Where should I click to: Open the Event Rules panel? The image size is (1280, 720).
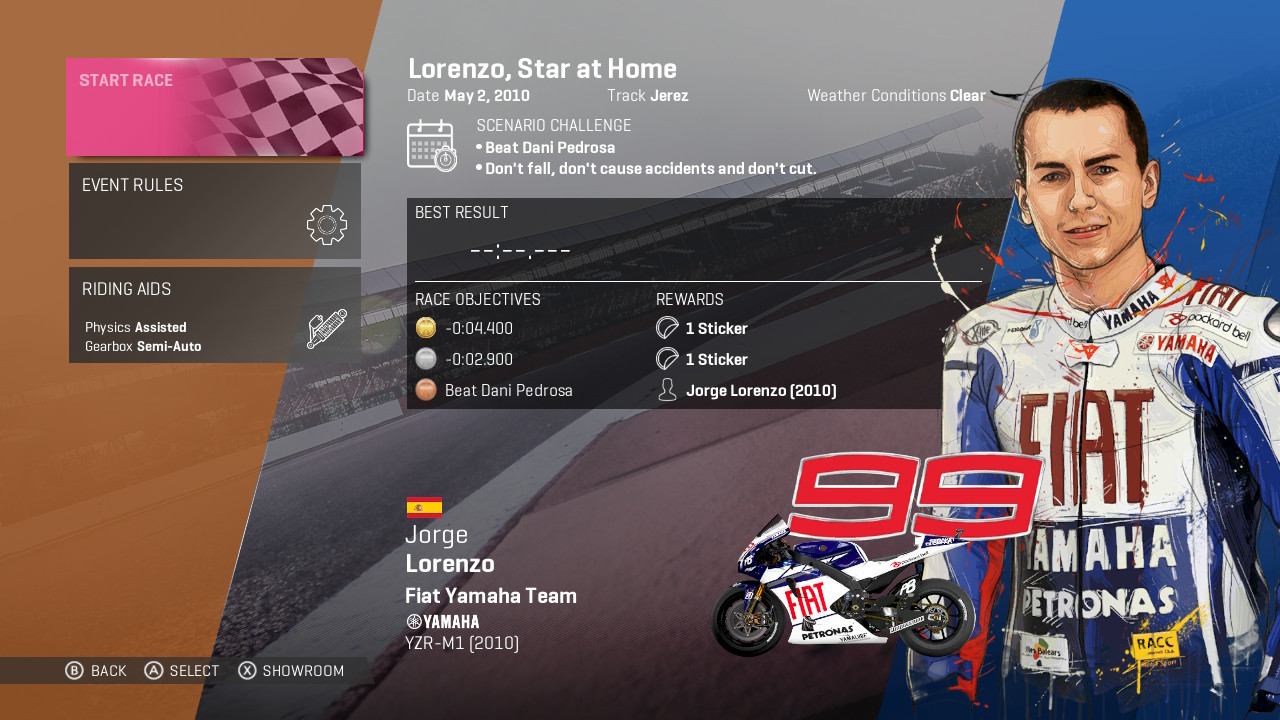215,211
